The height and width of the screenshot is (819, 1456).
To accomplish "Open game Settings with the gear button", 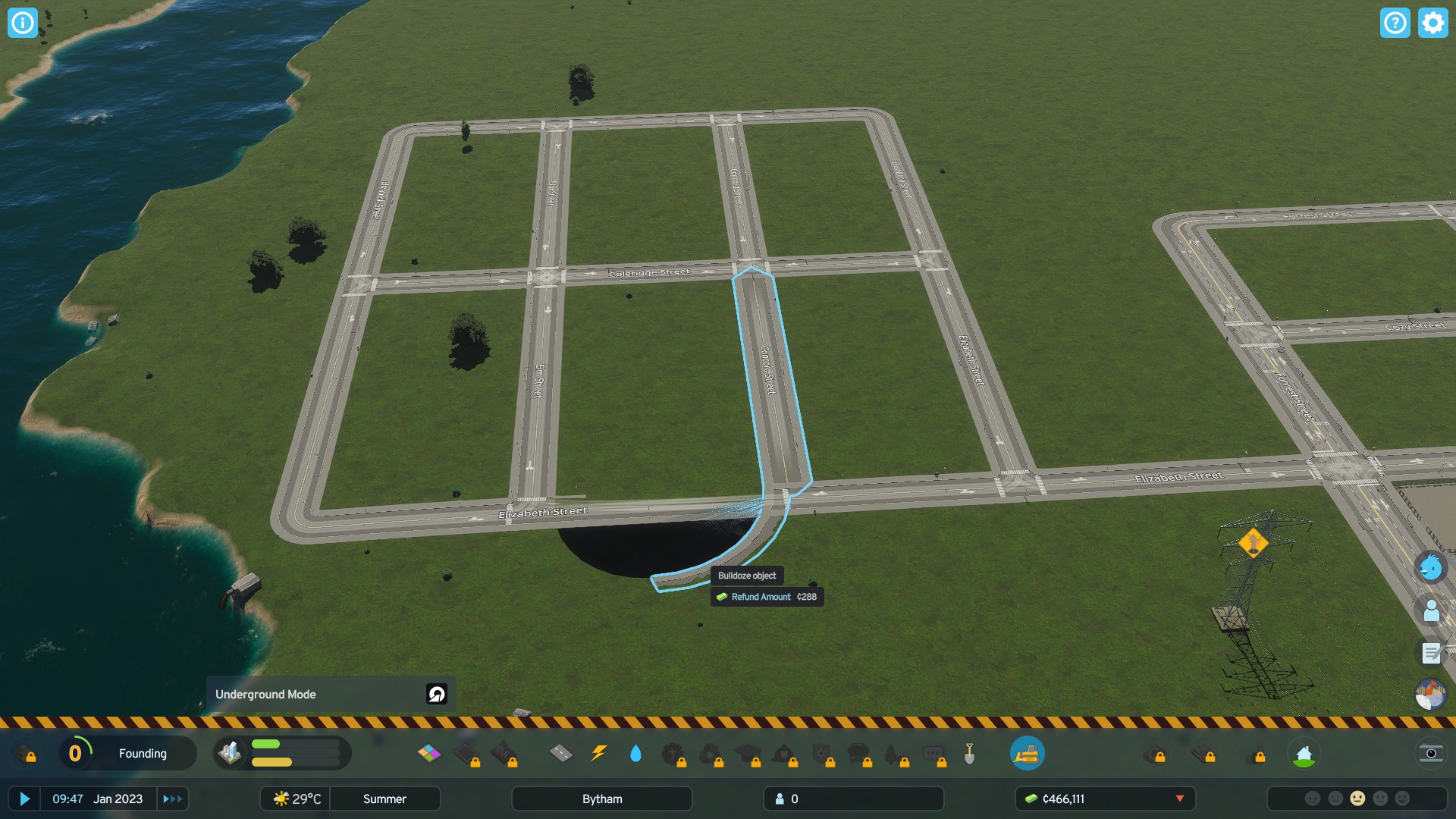I will tap(1432, 23).
